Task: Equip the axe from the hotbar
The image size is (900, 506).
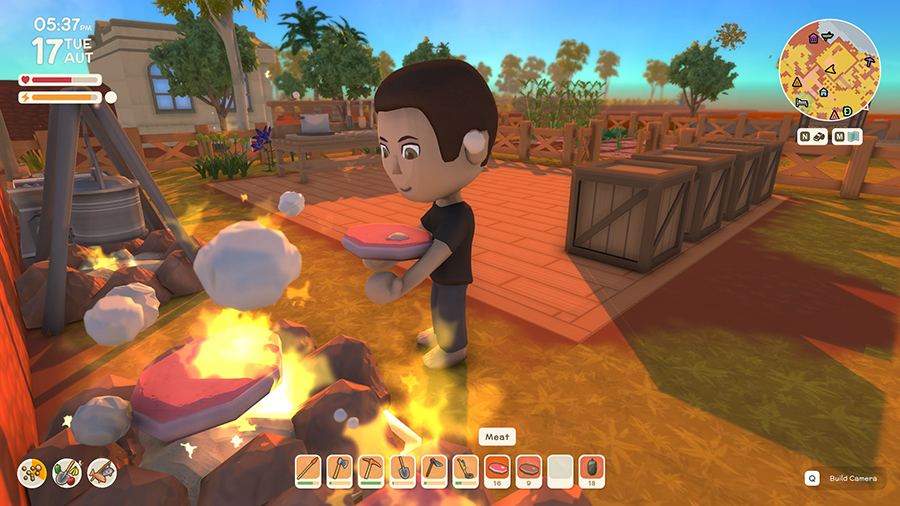Action: [x=340, y=469]
